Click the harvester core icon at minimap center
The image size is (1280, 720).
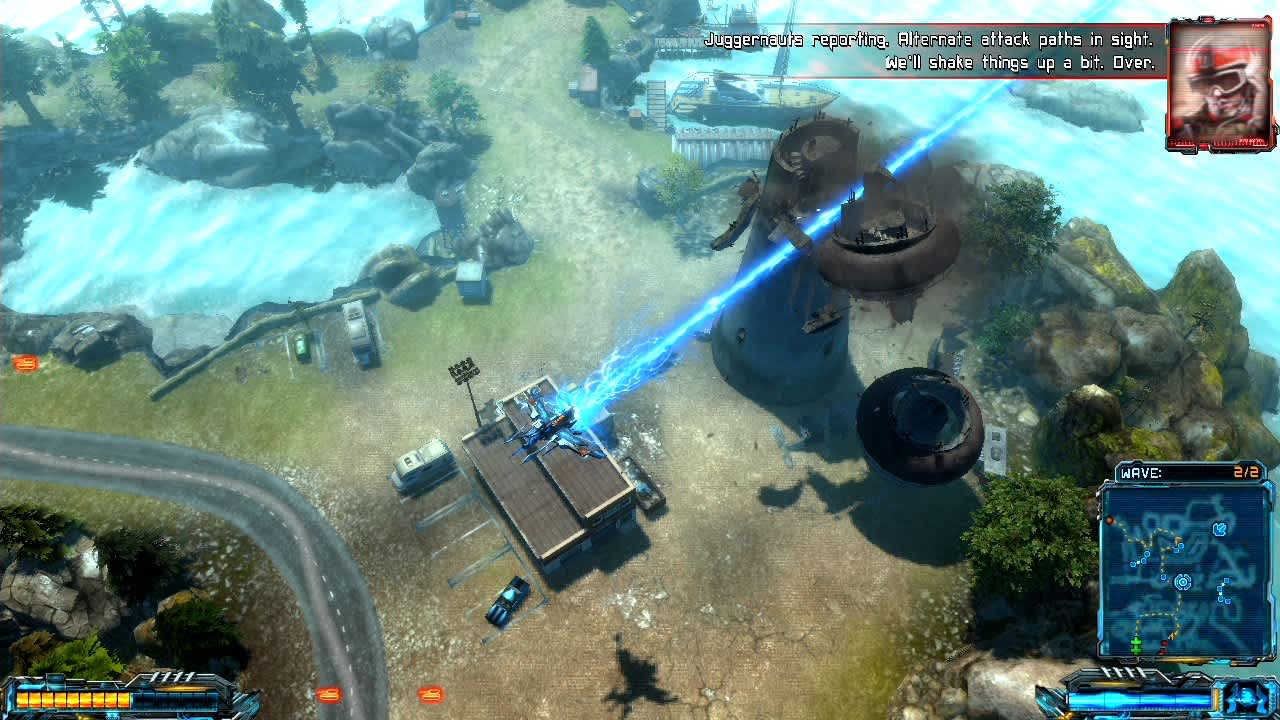click(x=1183, y=582)
